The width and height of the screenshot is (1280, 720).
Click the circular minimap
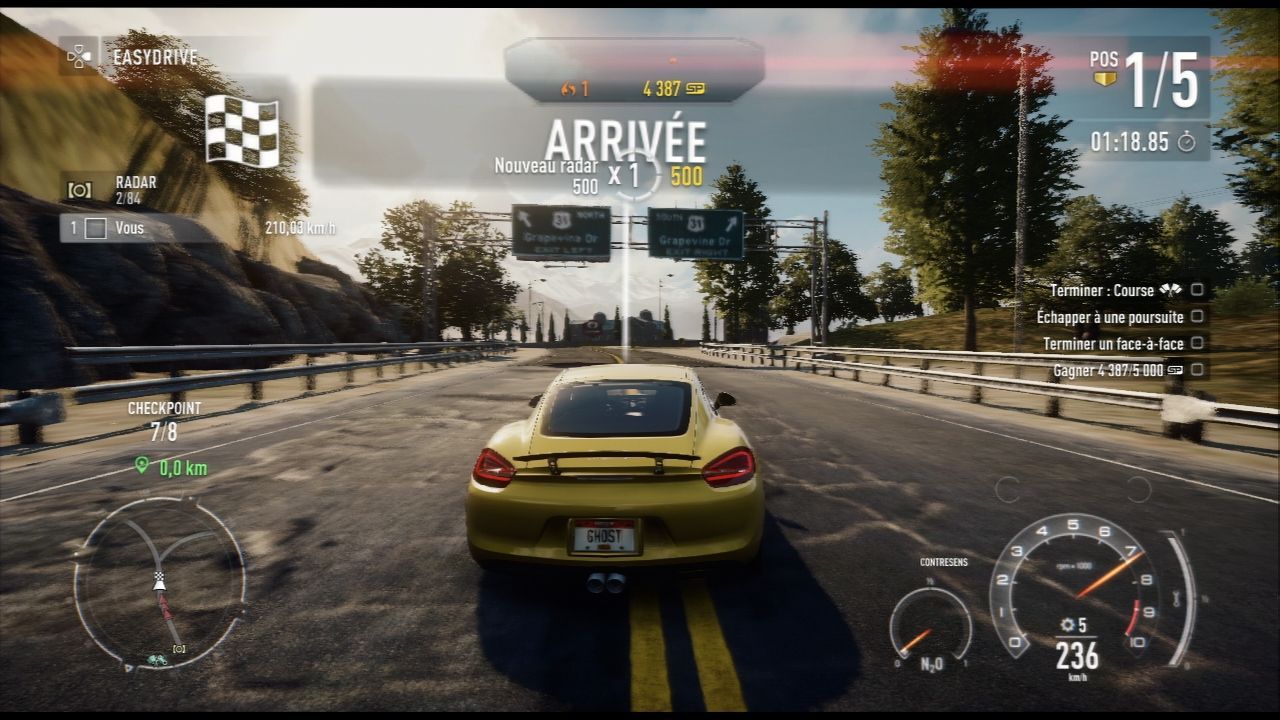click(160, 583)
